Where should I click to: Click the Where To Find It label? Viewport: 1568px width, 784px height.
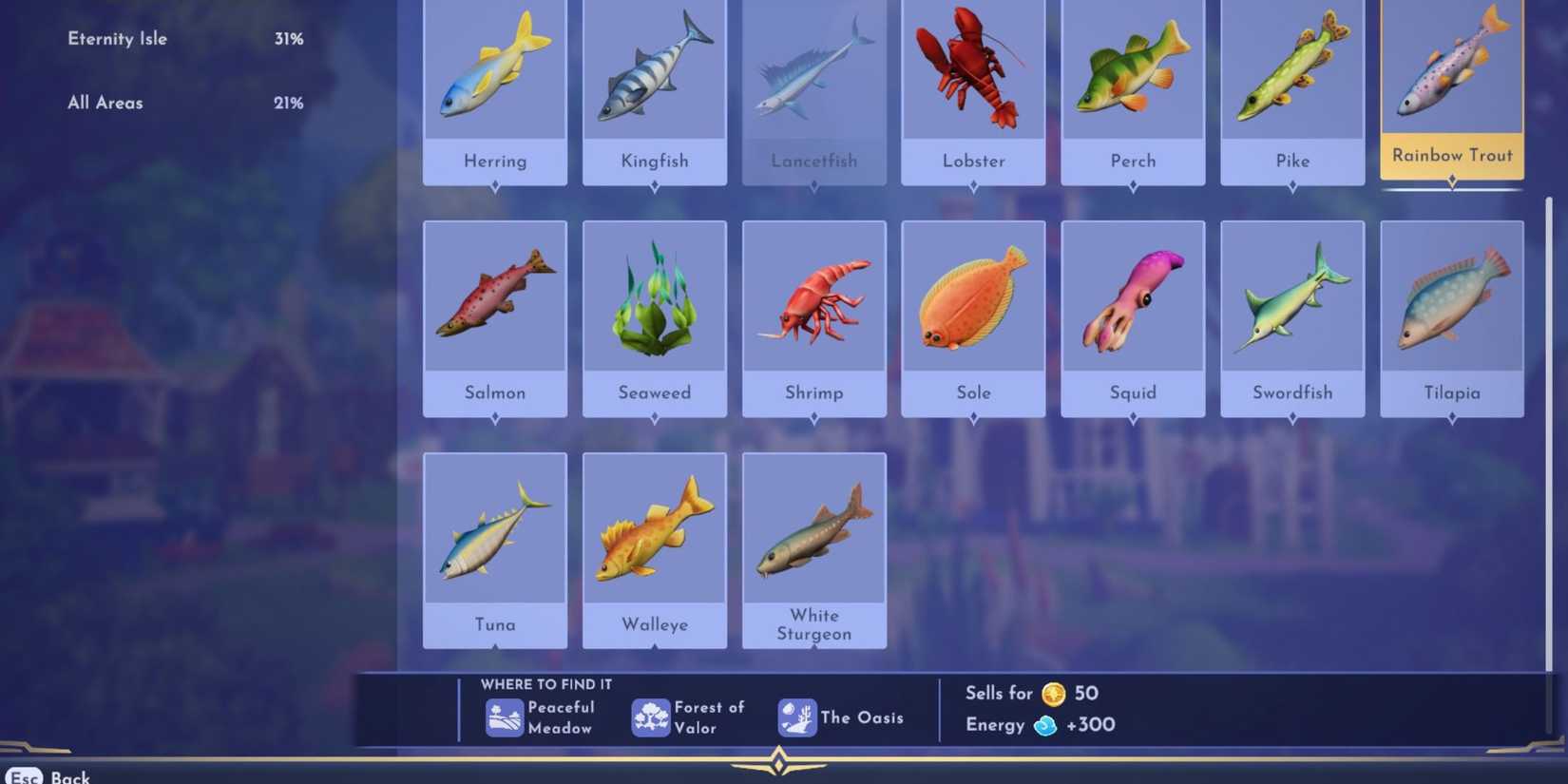(x=545, y=684)
